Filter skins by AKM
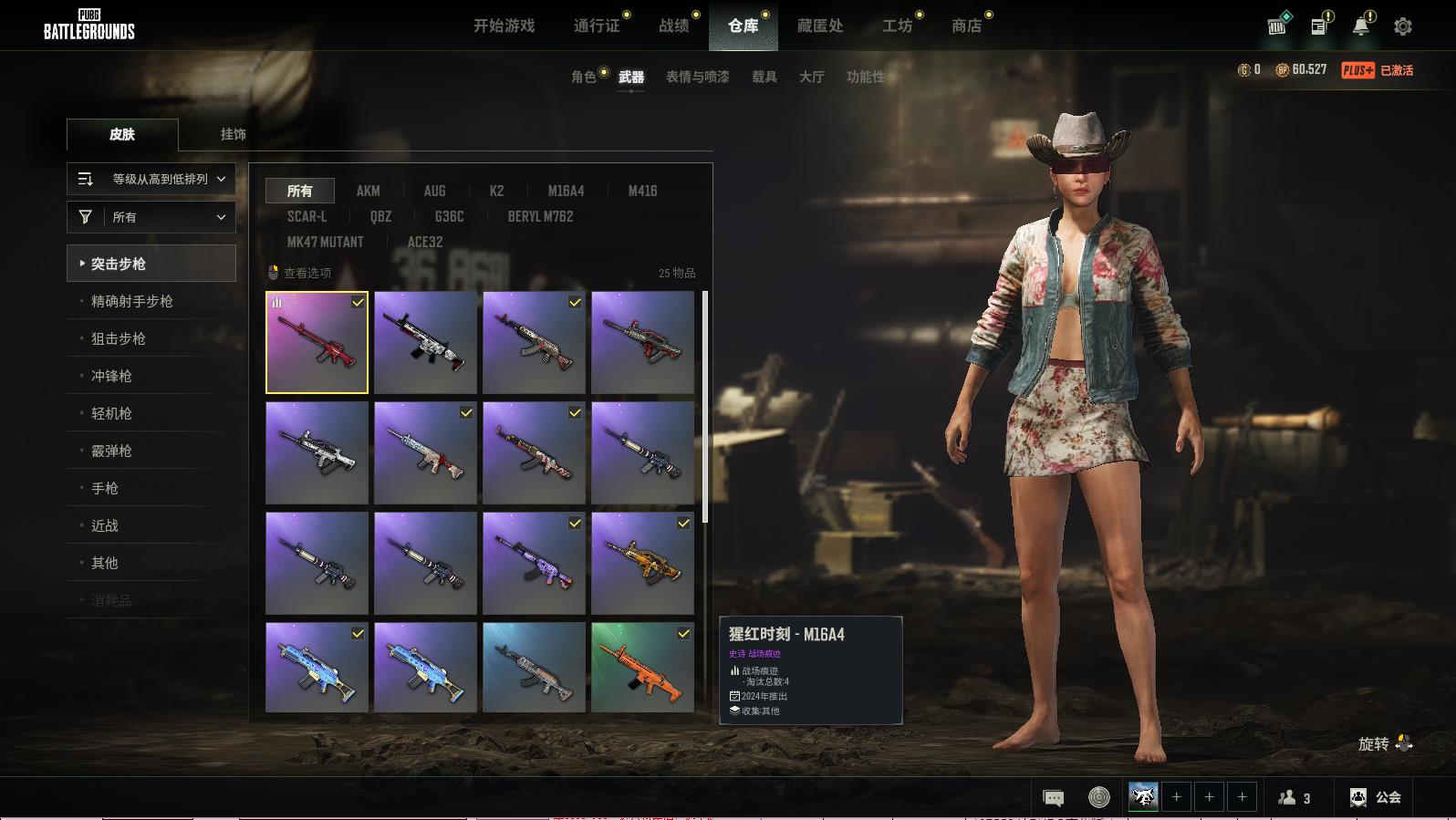The image size is (1456, 820). (368, 191)
